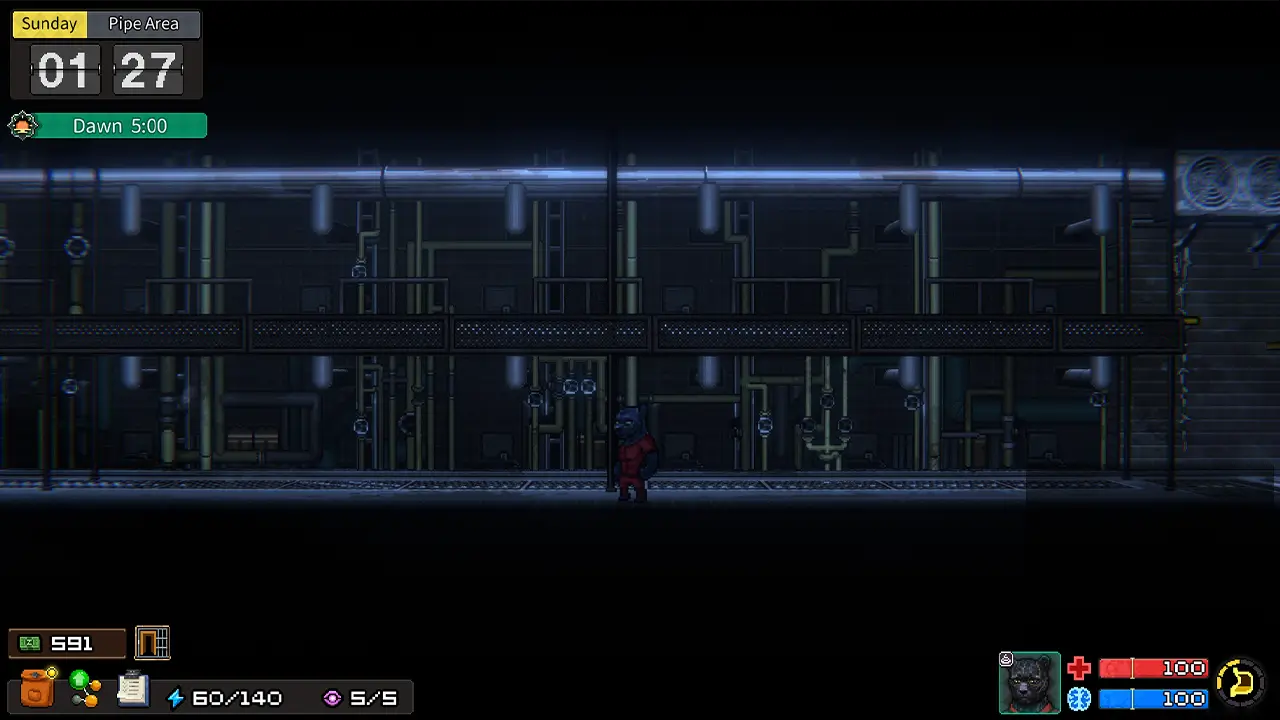Click the panther character portrait
This screenshot has height=720, width=1280.
(x=1030, y=682)
